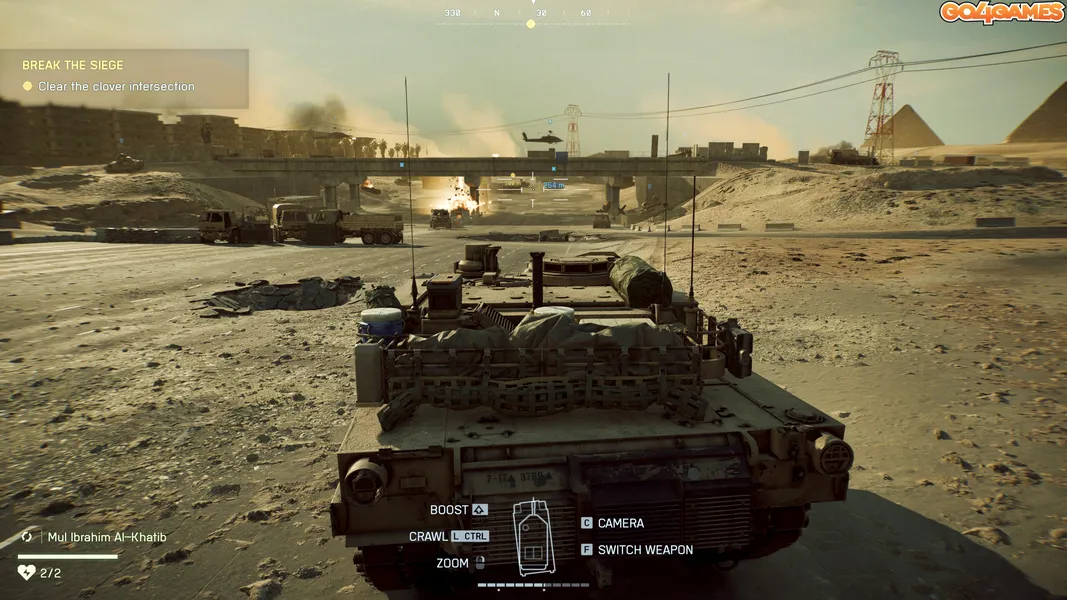The height and width of the screenshot is (600, 1067).
Task: Click the compass heading bar
Action: point(532,14)
